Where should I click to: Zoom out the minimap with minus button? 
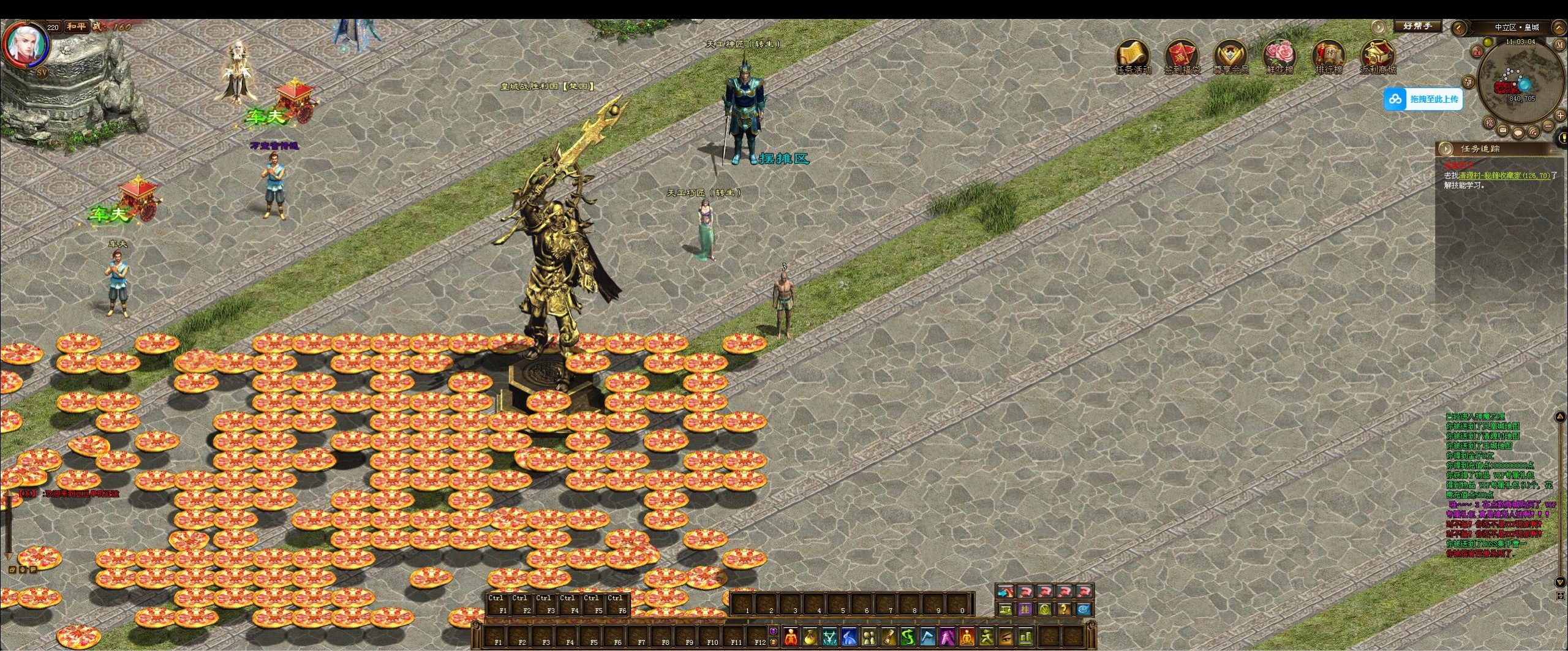point(1548,126)
